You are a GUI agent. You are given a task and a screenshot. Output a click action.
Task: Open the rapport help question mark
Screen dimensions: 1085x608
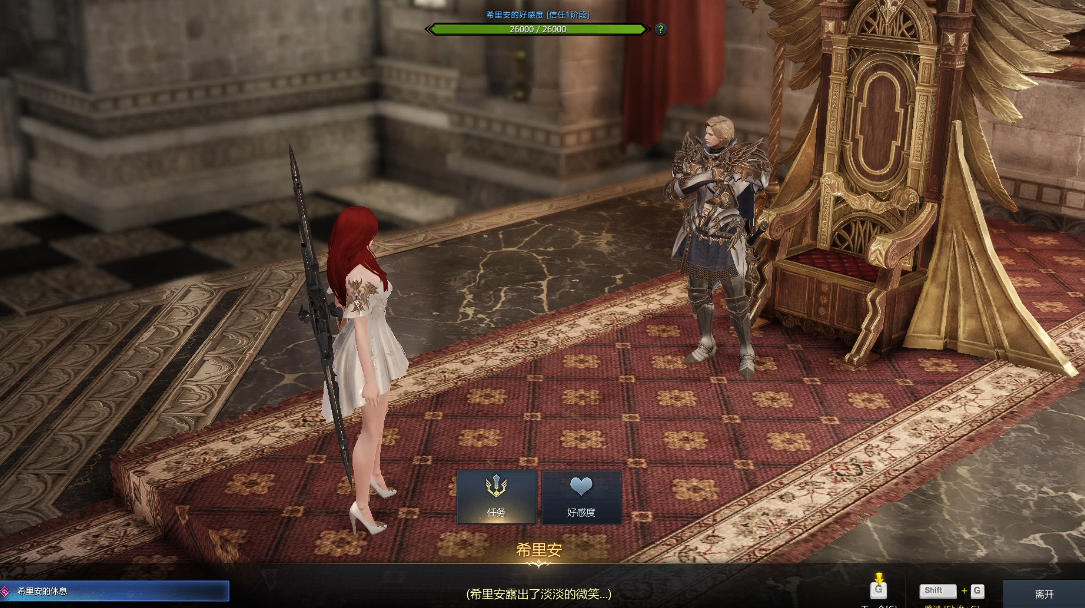[x=660, y=29]
